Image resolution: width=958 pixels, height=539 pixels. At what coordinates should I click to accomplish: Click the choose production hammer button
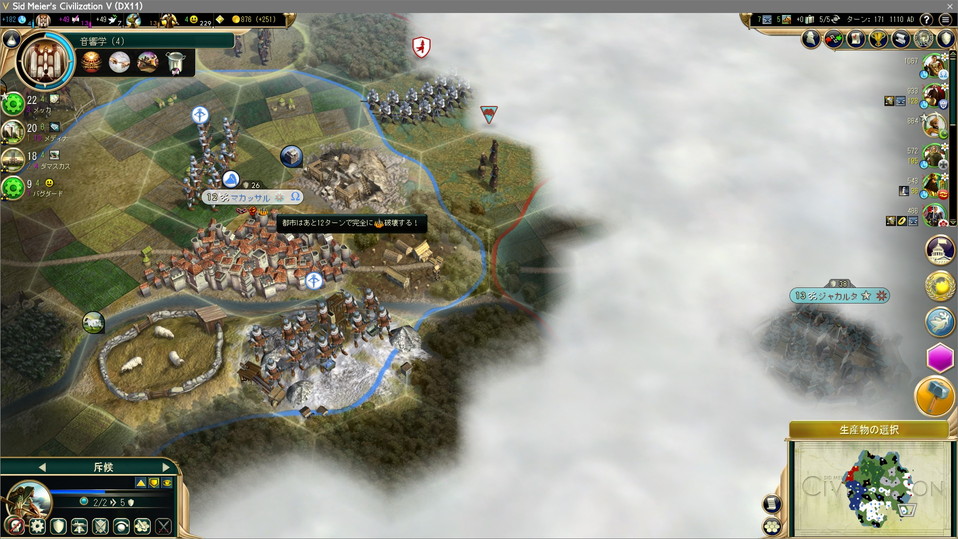point(935,397)
